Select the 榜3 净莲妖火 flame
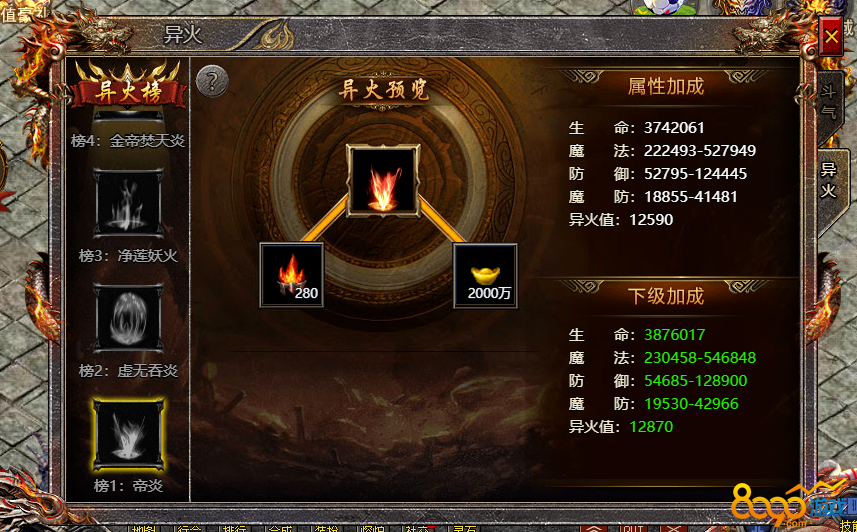Screen dimensions: 857x532 pyautogui.click(x=129, y=206)
